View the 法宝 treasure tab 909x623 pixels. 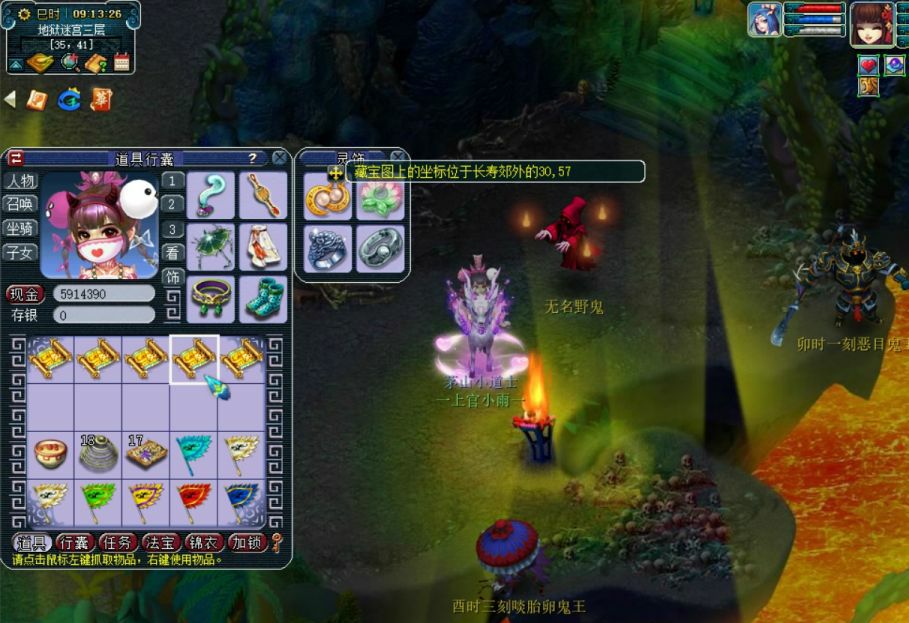click(161, 542)
